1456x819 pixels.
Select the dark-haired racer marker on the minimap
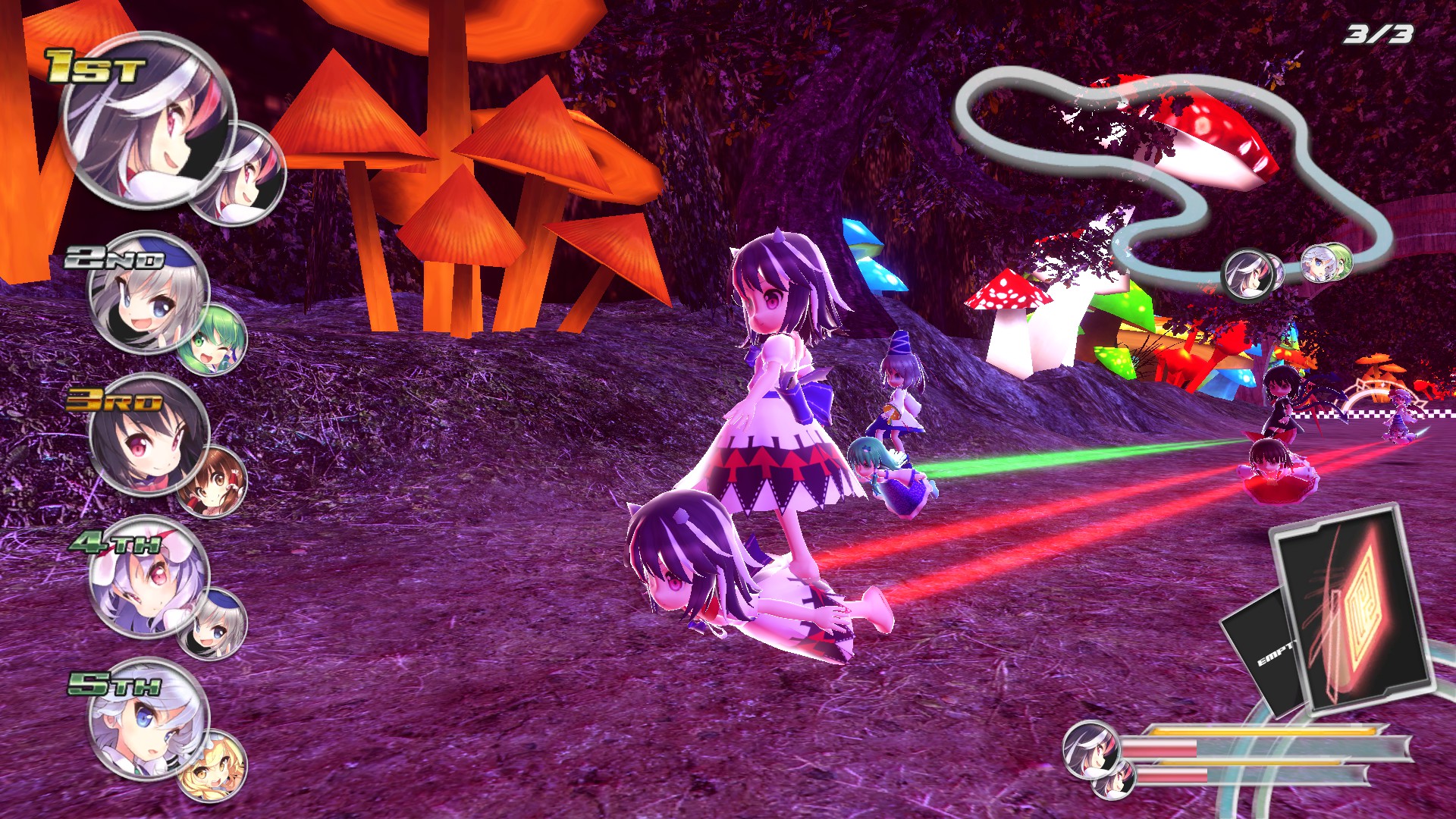tap(1247, 275)
